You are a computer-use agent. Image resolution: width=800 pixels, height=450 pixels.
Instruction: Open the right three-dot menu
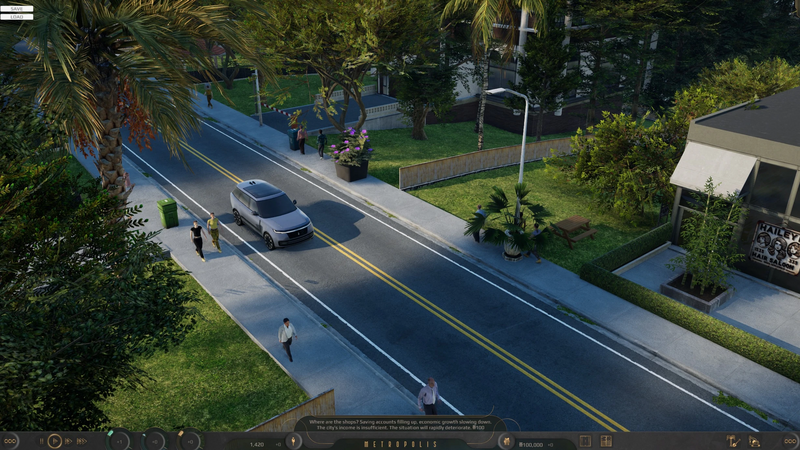click(x=790, y=441)
